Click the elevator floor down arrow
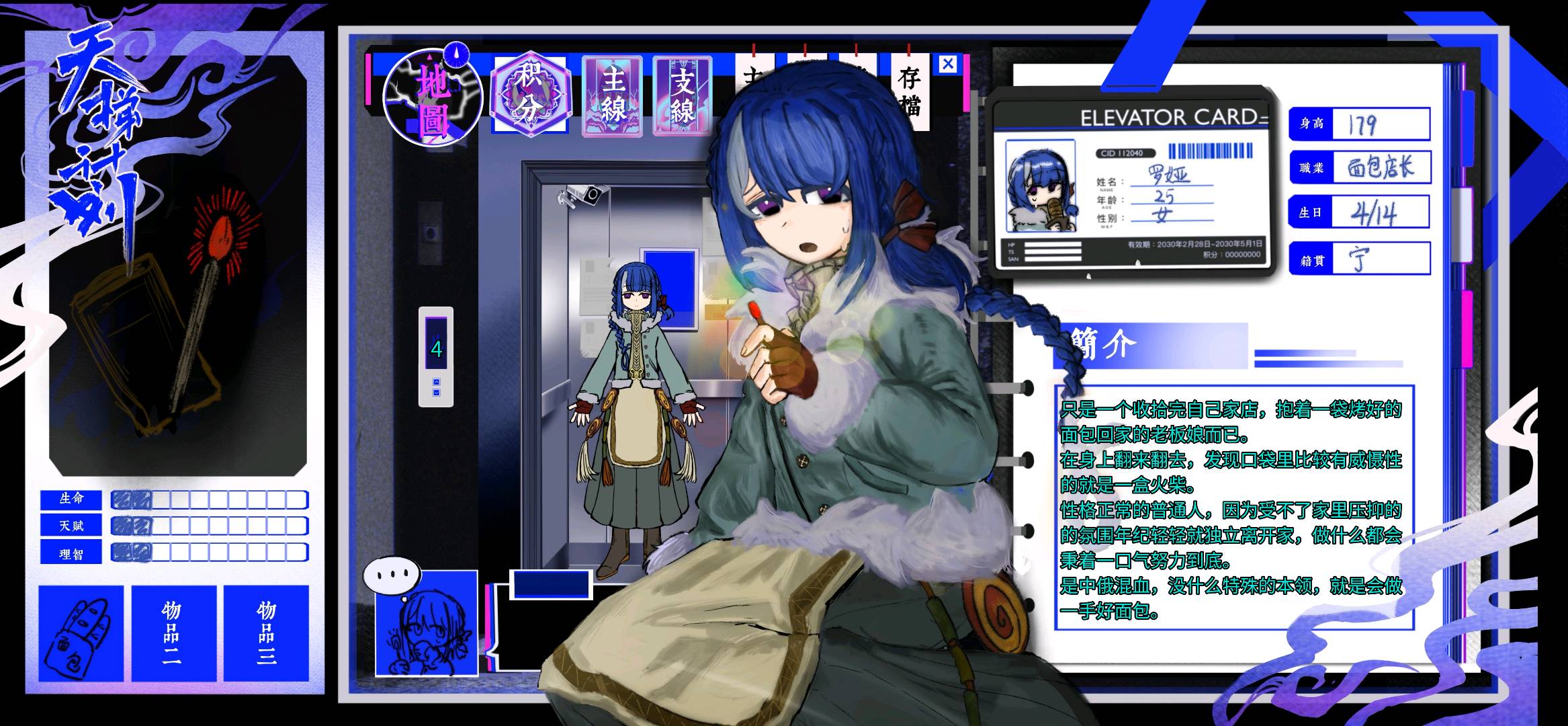The image size is (1568, 726). tap(437, 393)
